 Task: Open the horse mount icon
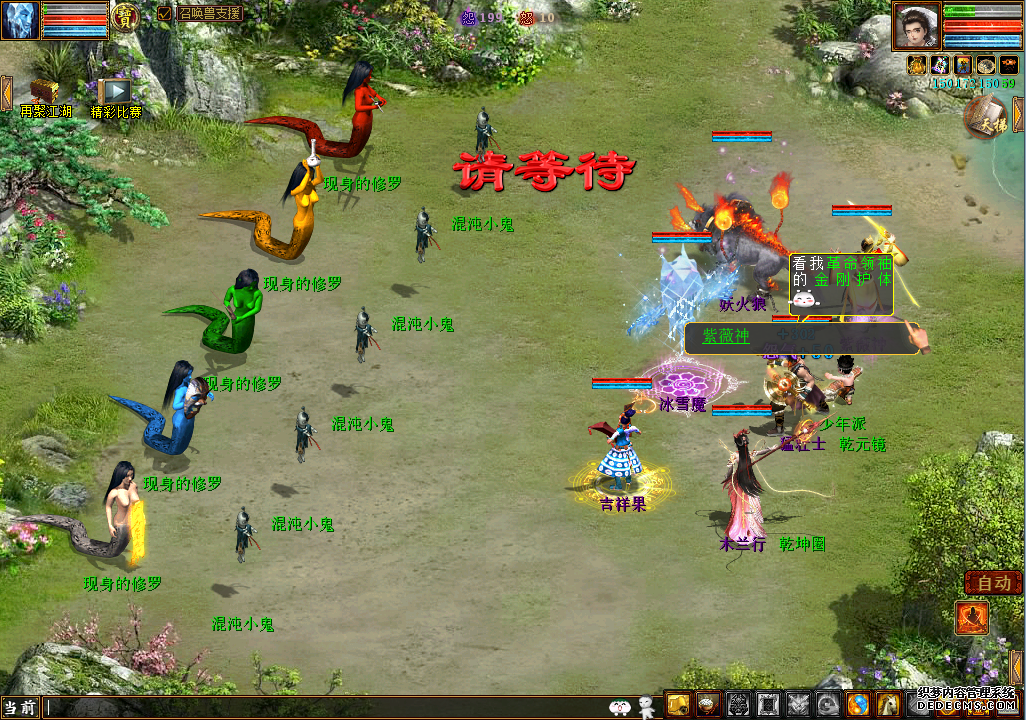(888, 704)
